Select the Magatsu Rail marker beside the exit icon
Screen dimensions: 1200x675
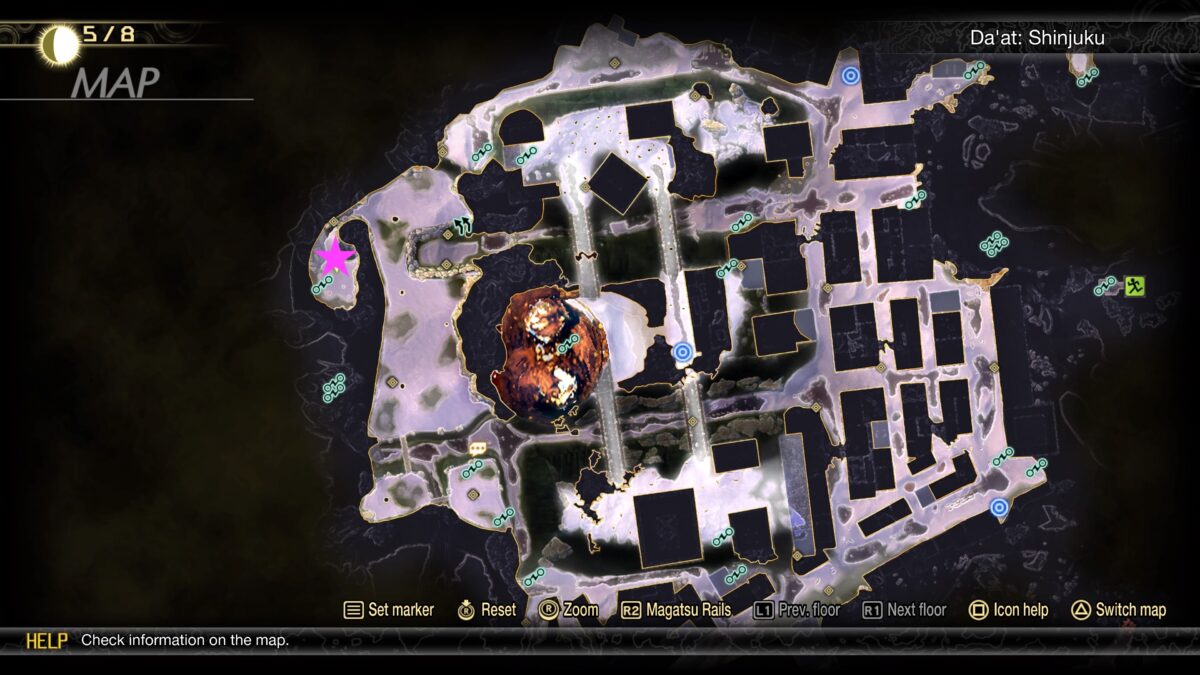pyautogui.click(x=1105, y=286)
